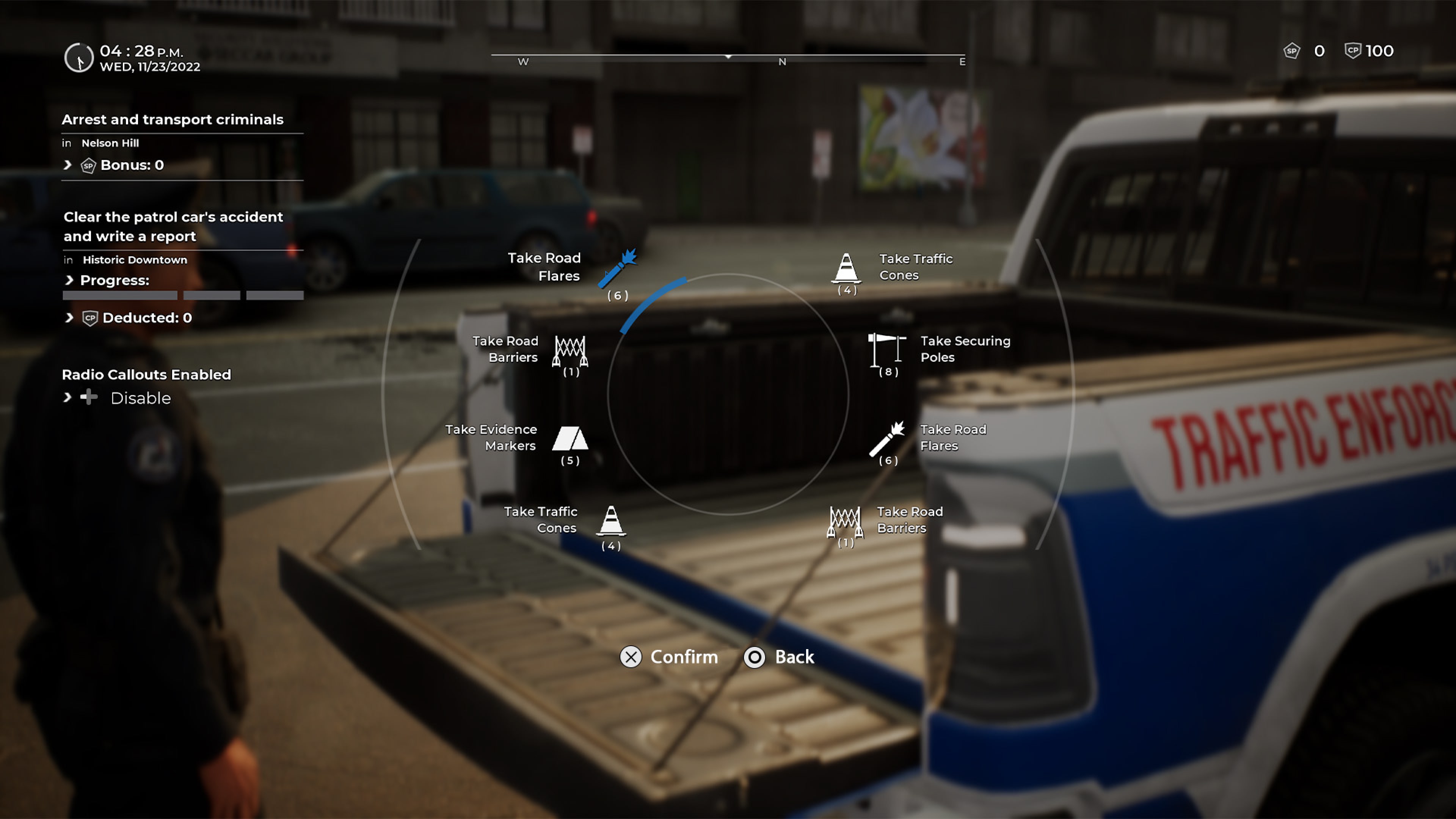Viewport: 1456px width, 819px height.
Task: Click the SP bonus badge icon
Action: click(x=88, y=165)
